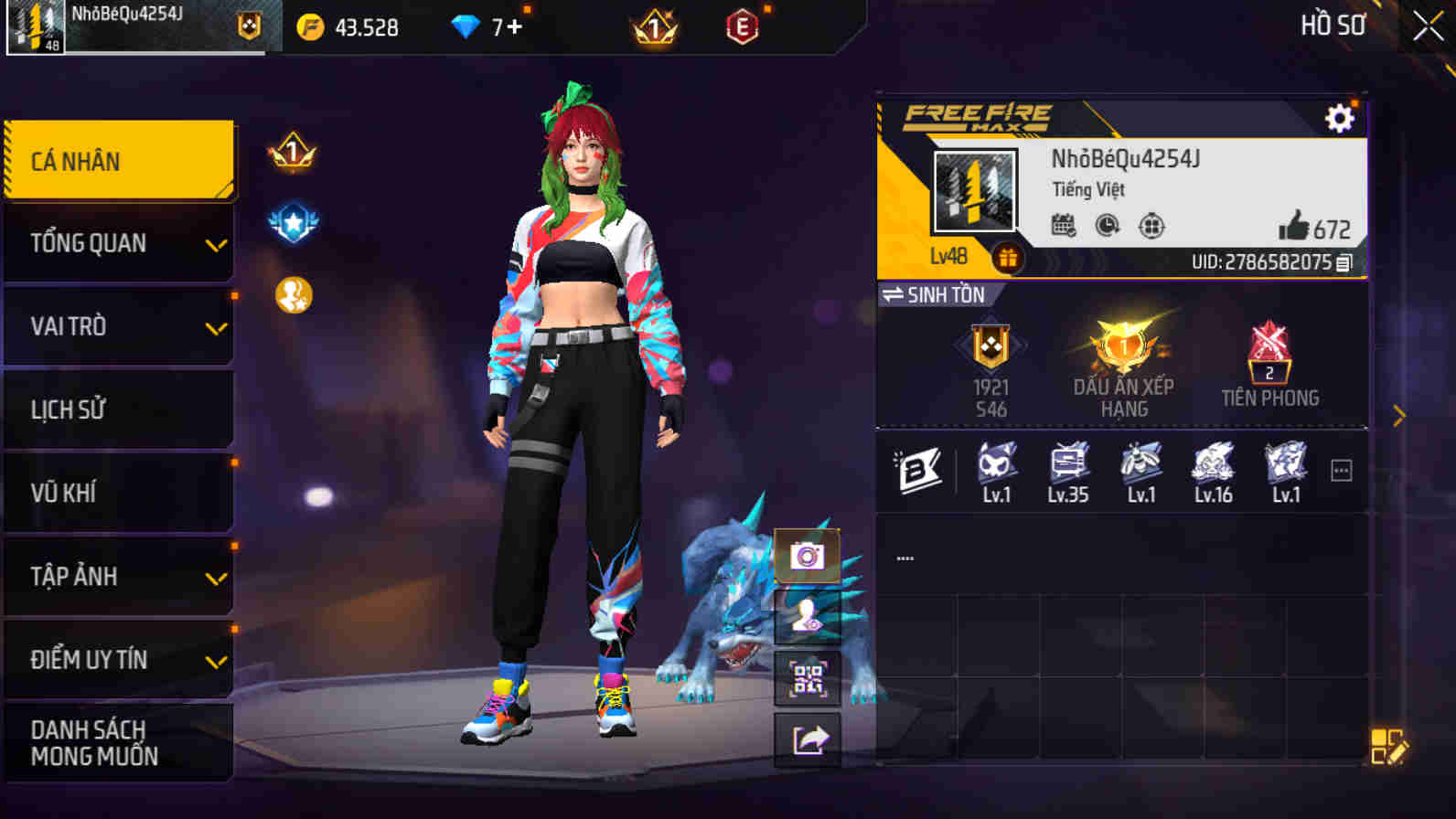This screenshot has height=819, width=1456.
Task: Open the settings gear on the profile card
Action: pos(1339,118)
